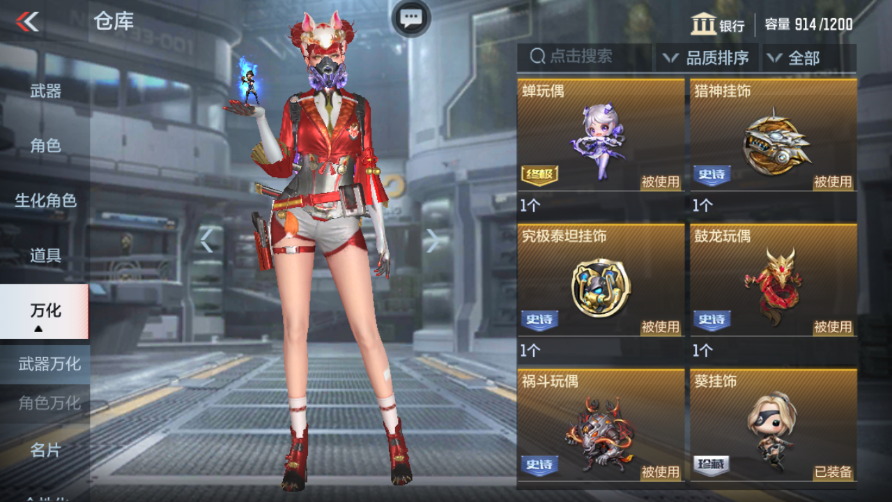Go back using the red arrow
The height and width of the screenshot is (502, 892).
28,21
